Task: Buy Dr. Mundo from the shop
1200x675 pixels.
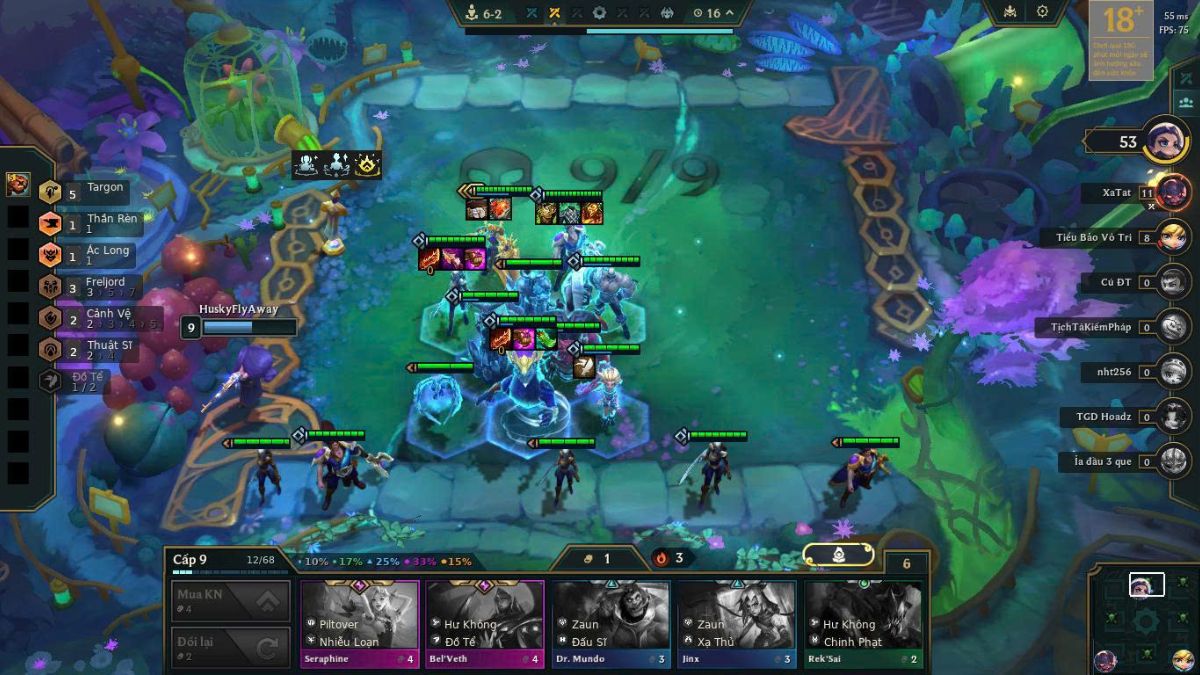Action: 611,623
